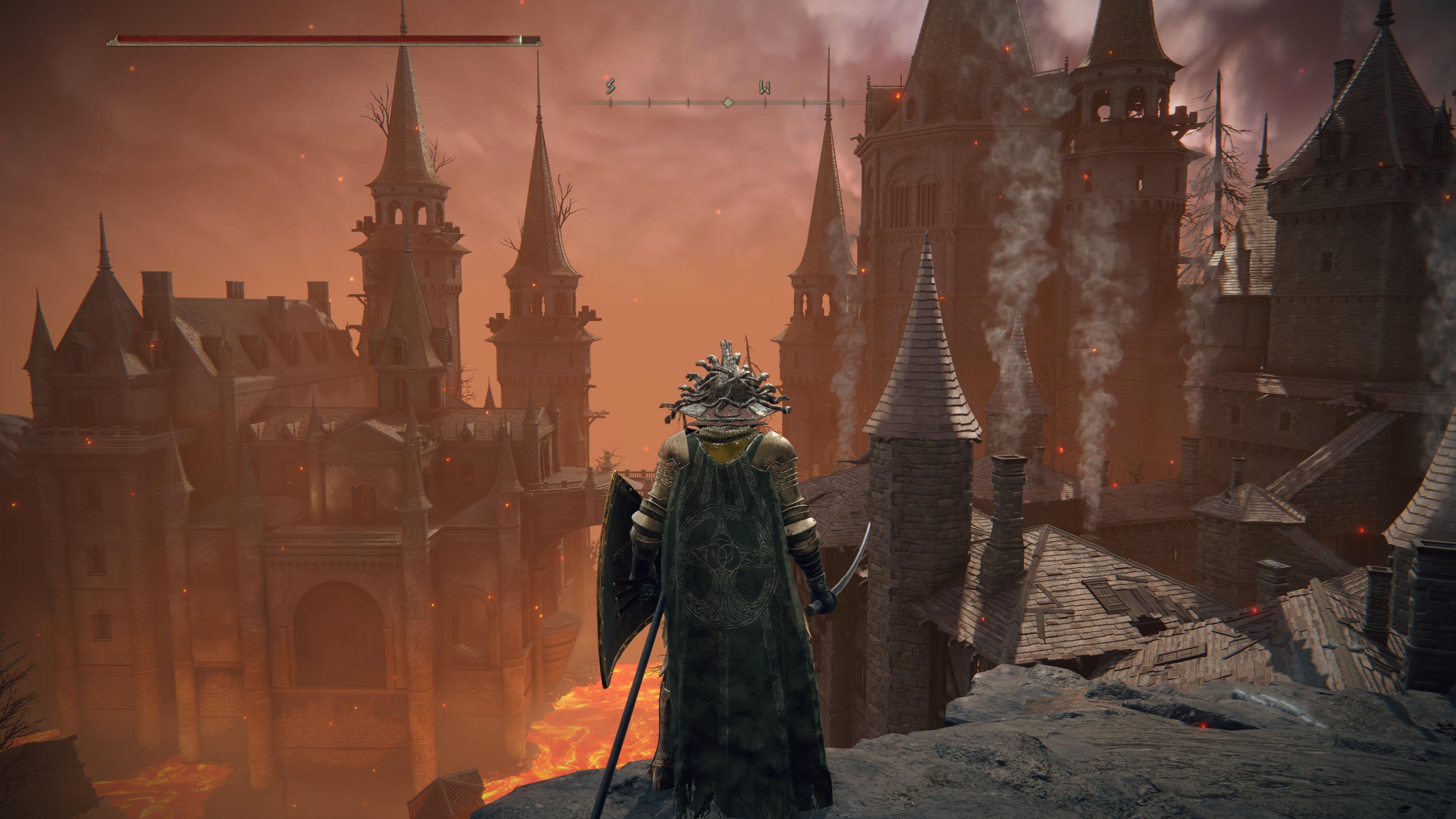Select the South marker on the compass

[x=610, y=87]
